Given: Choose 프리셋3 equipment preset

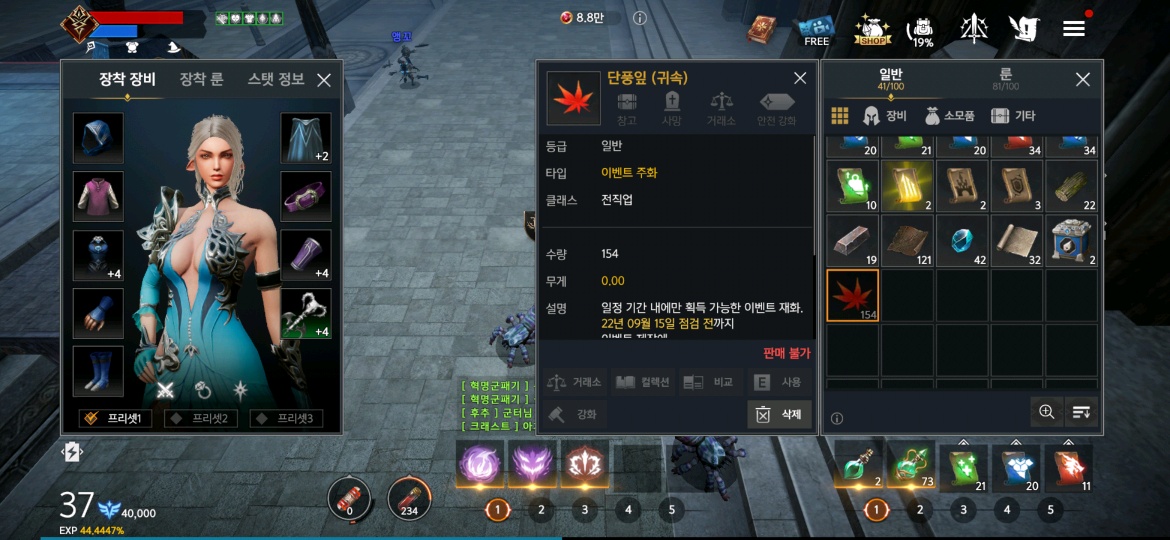Looking at the screenshot, I should pos(286,418).
